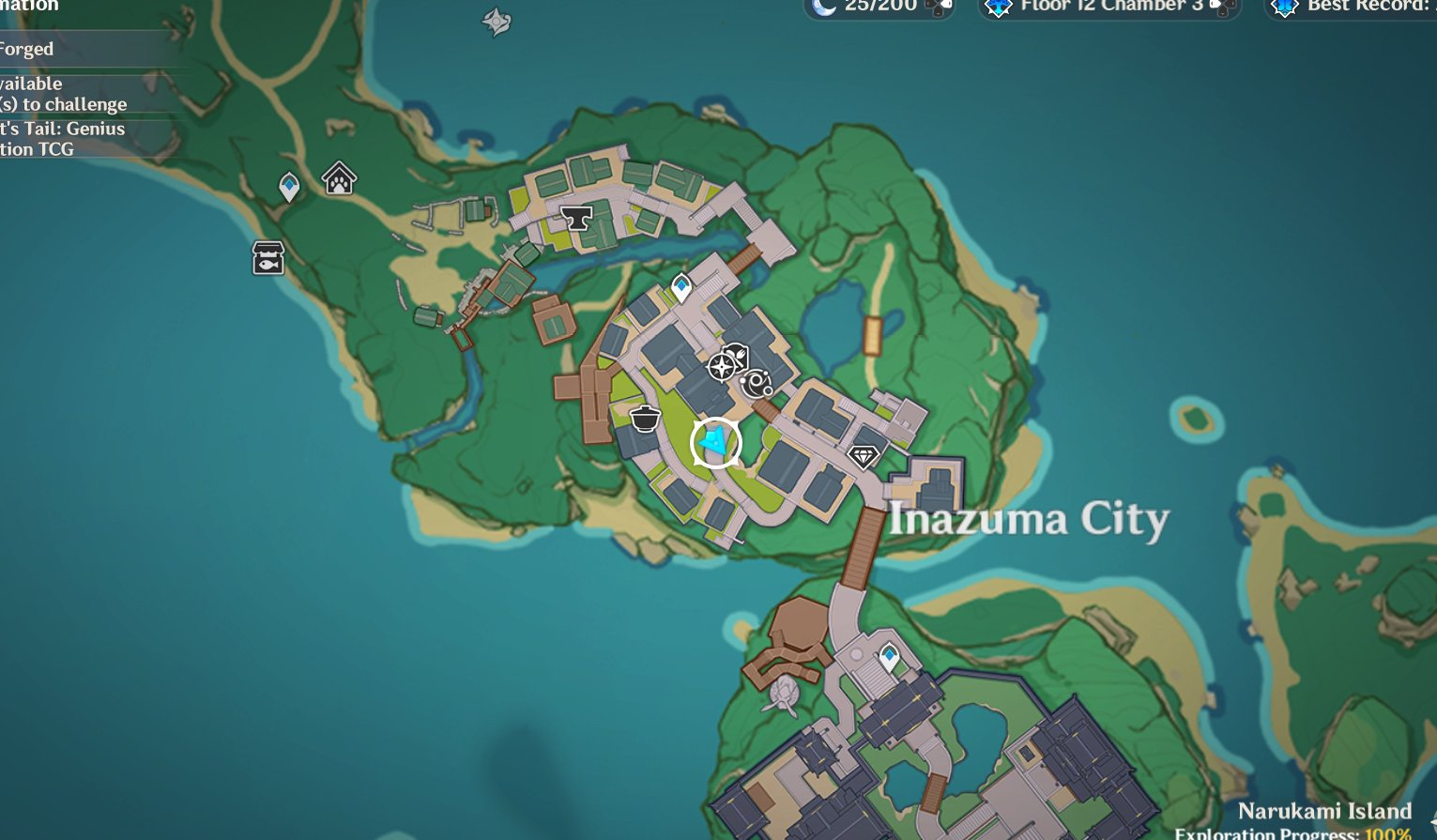Click the Inazuma City map label
1437x840 pixels.
tap(1029, 517)
